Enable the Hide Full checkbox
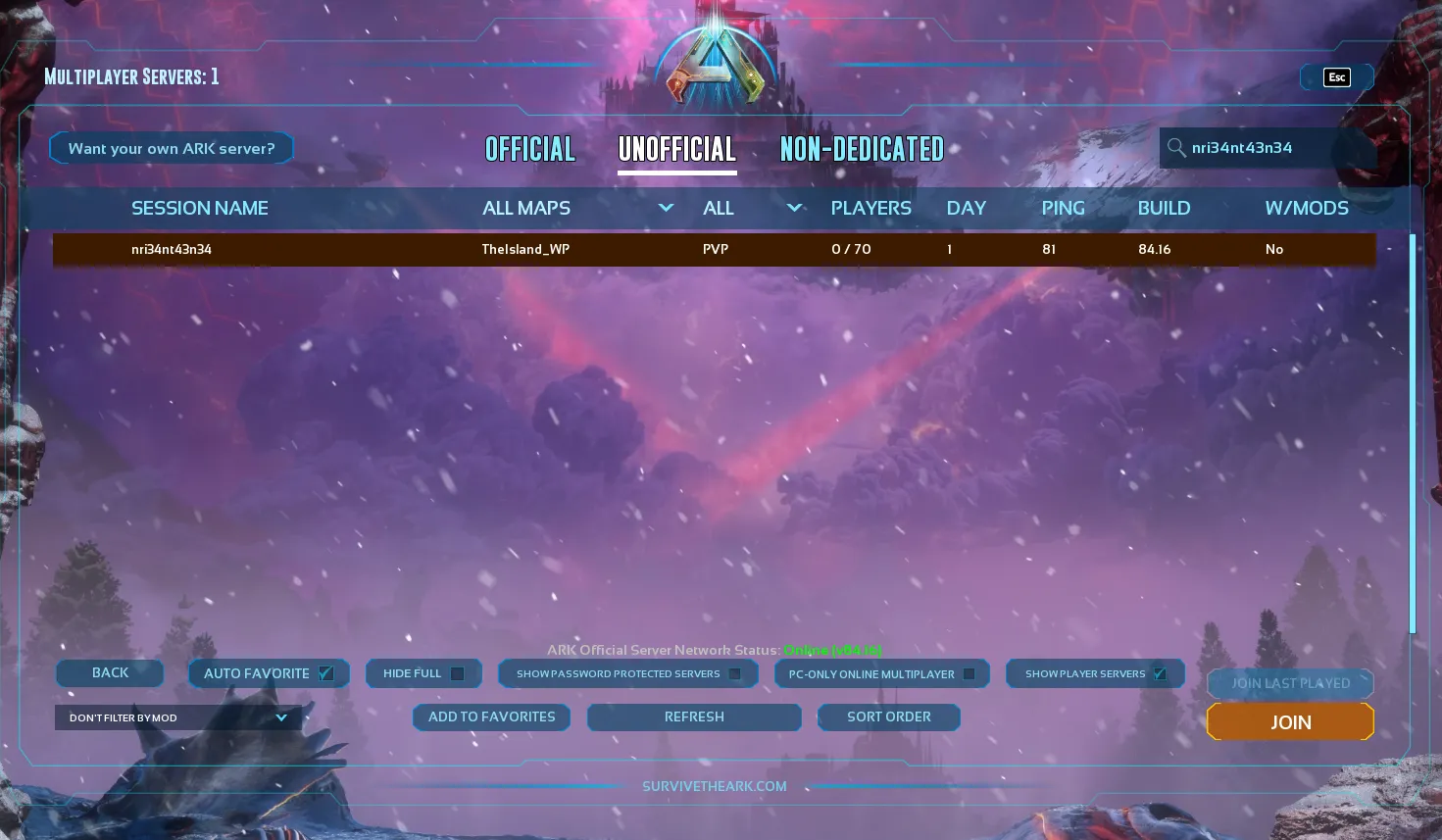This screenshot has height=840, width=1442. coord(456,673)
